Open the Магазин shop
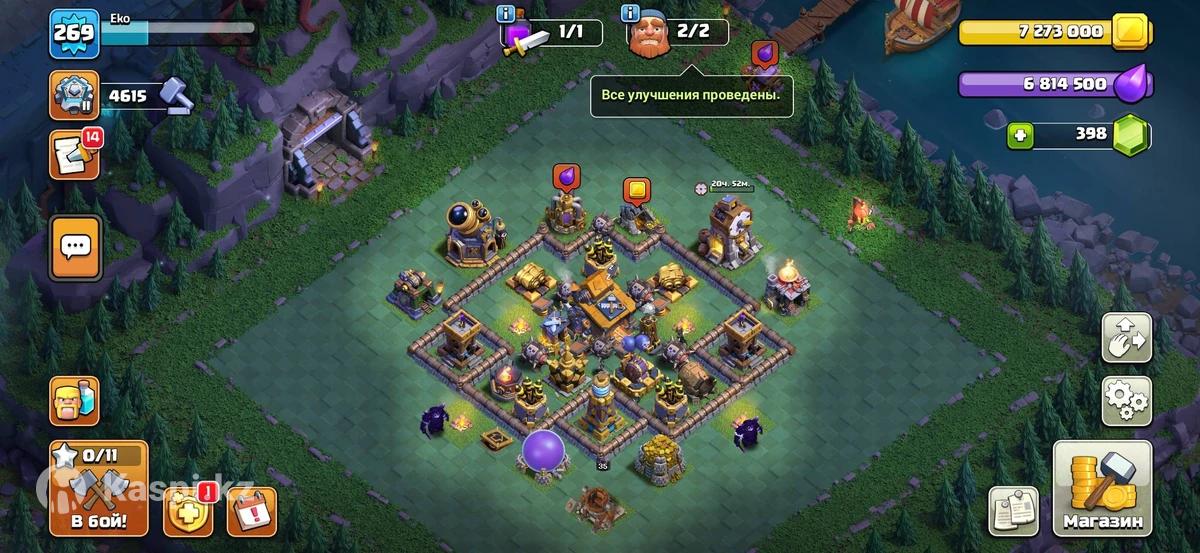1200x553 pixels. 1102,488
